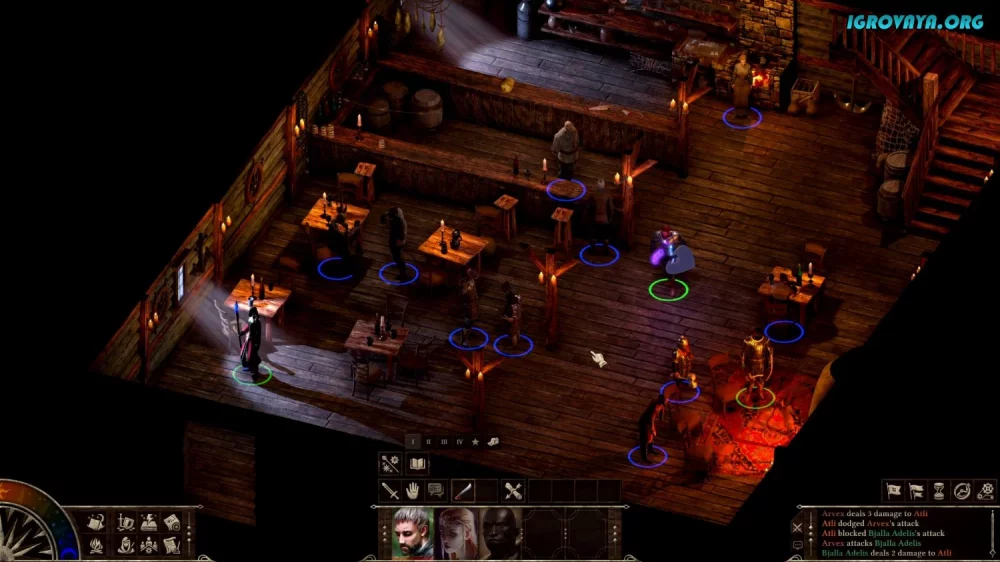The image size is (1000, 562).
Task: Switch to weapon set II tab
Action: (x=428, y=441)
